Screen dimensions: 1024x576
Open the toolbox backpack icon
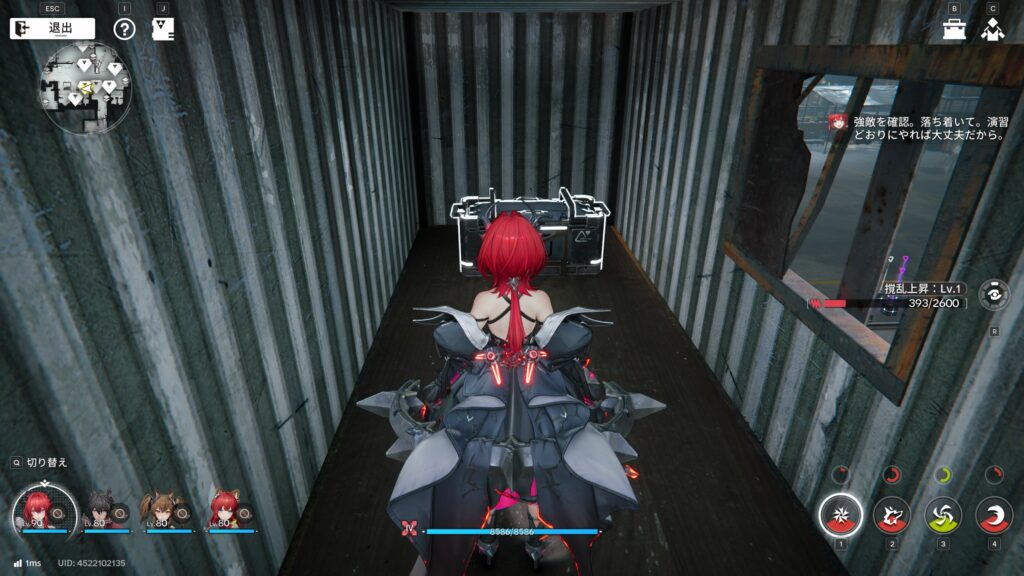(x=953, y=29)
